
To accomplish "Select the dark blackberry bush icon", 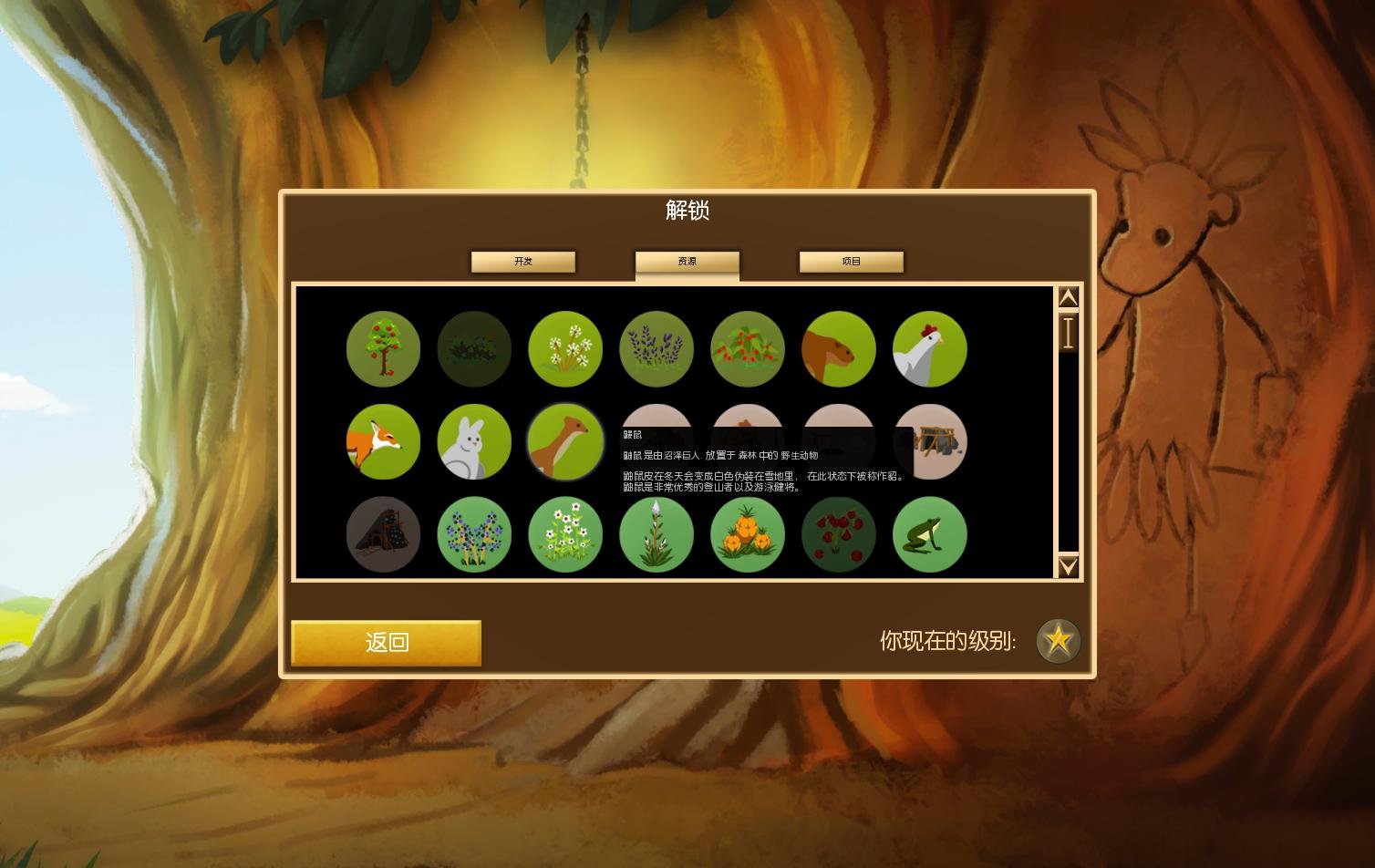I will tap(474, 348).
